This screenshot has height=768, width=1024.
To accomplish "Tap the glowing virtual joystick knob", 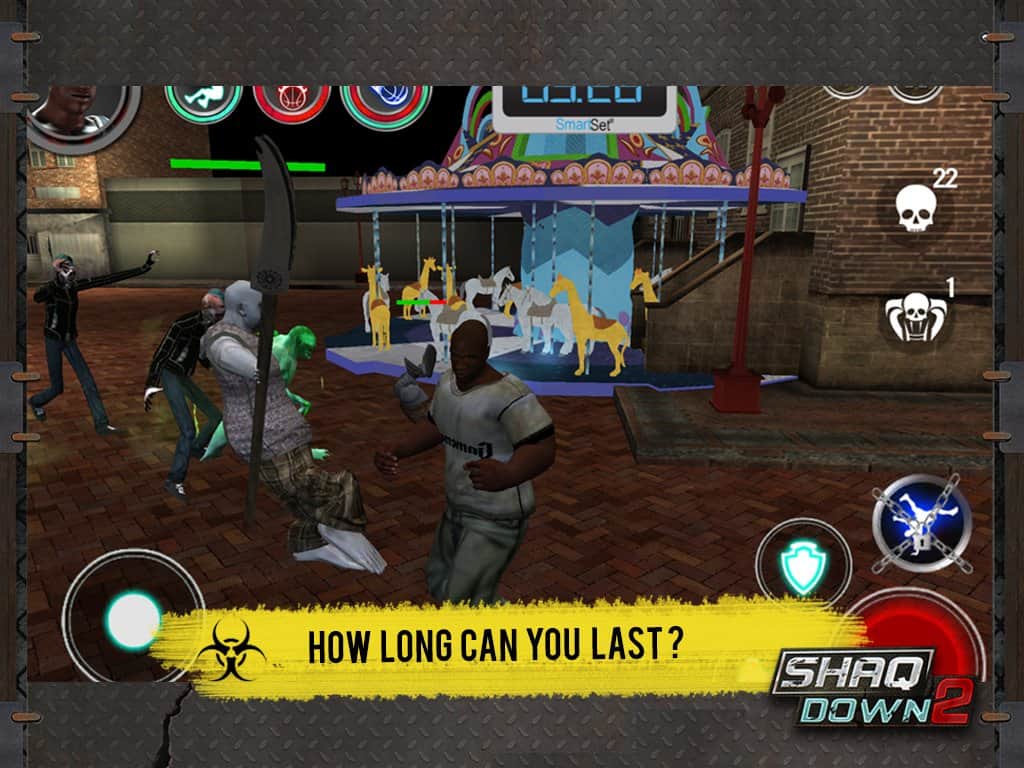I will 134,619.
